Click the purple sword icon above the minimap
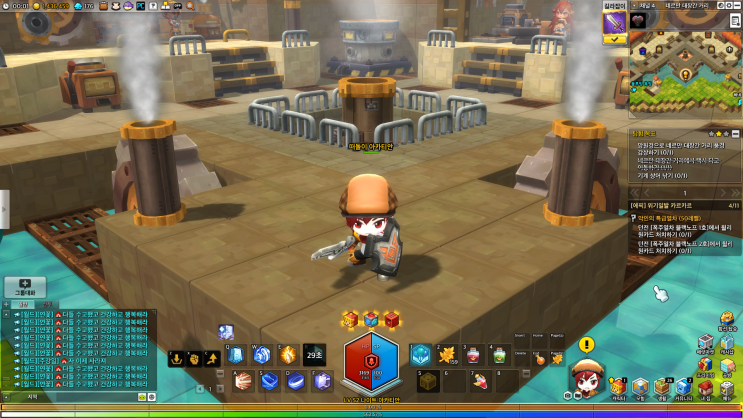 614,22
